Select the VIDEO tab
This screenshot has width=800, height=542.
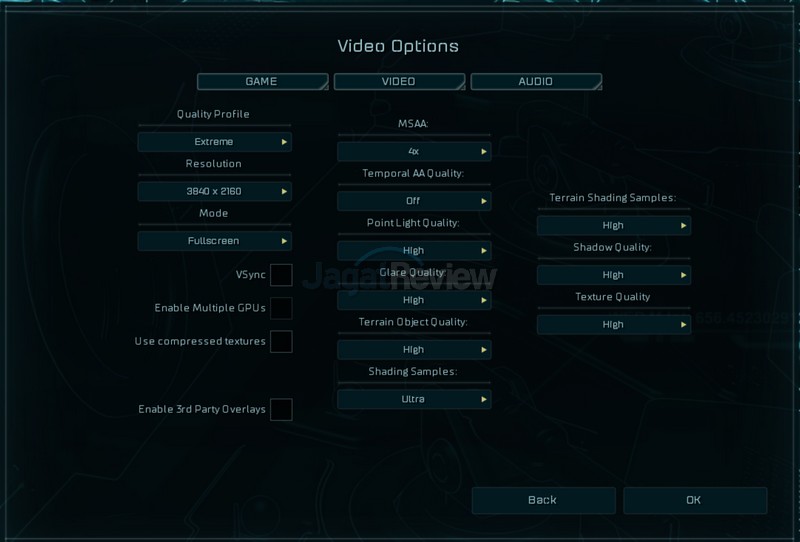398,81
